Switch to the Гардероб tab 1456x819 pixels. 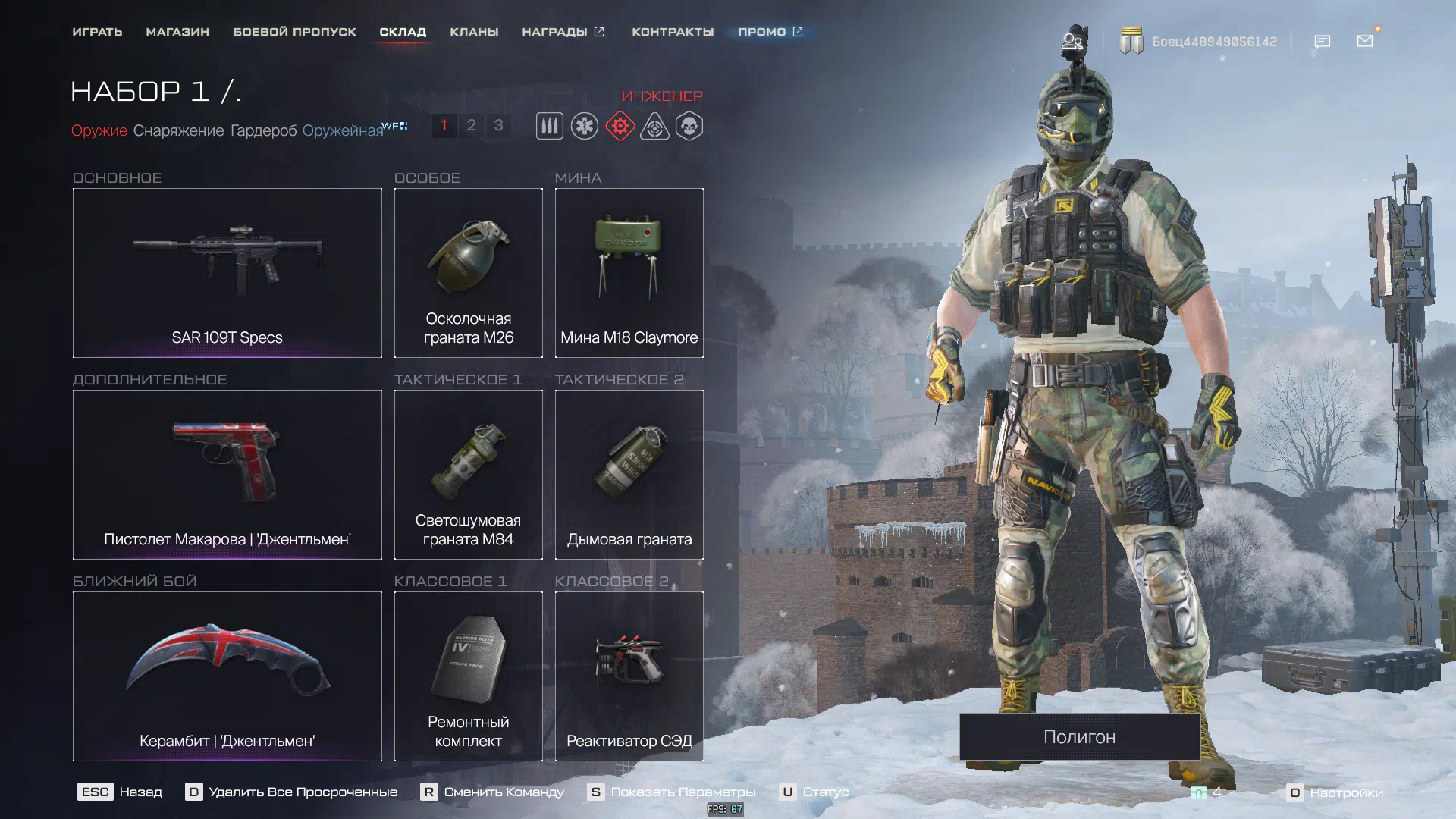coord(263,130)
